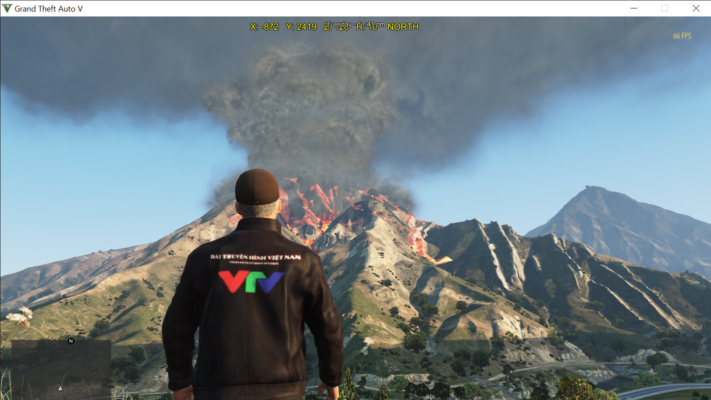Click the minimap radar panel
The width and height of the screenshot is (711, 400).
(x=60, y=368)
